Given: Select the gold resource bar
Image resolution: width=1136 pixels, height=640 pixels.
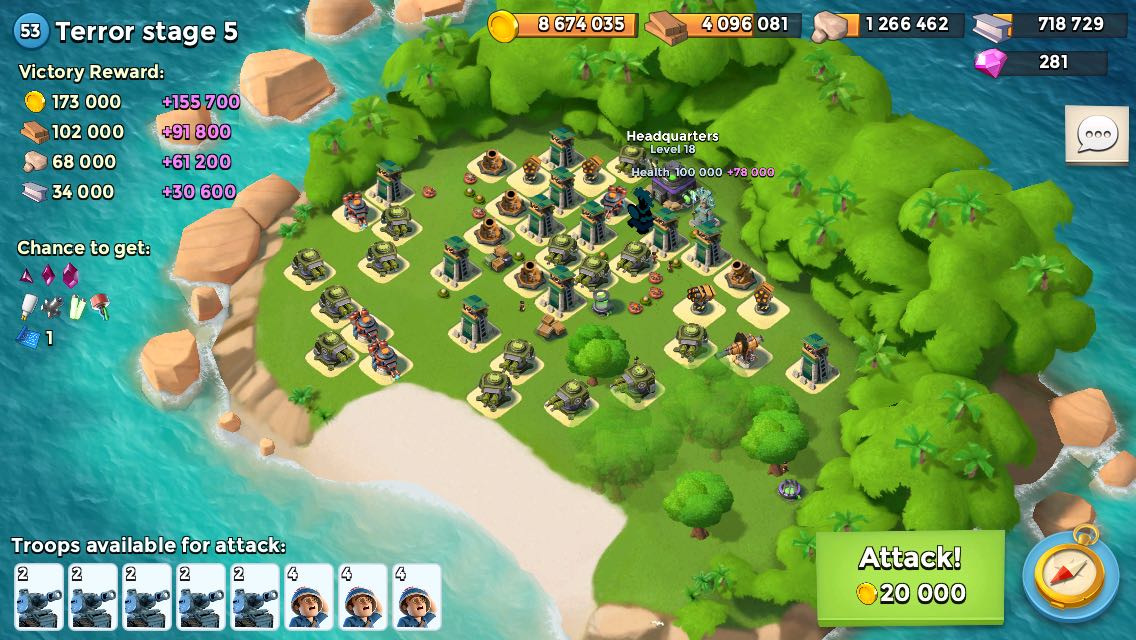Looking at the screenshot, I should [564, 25].
